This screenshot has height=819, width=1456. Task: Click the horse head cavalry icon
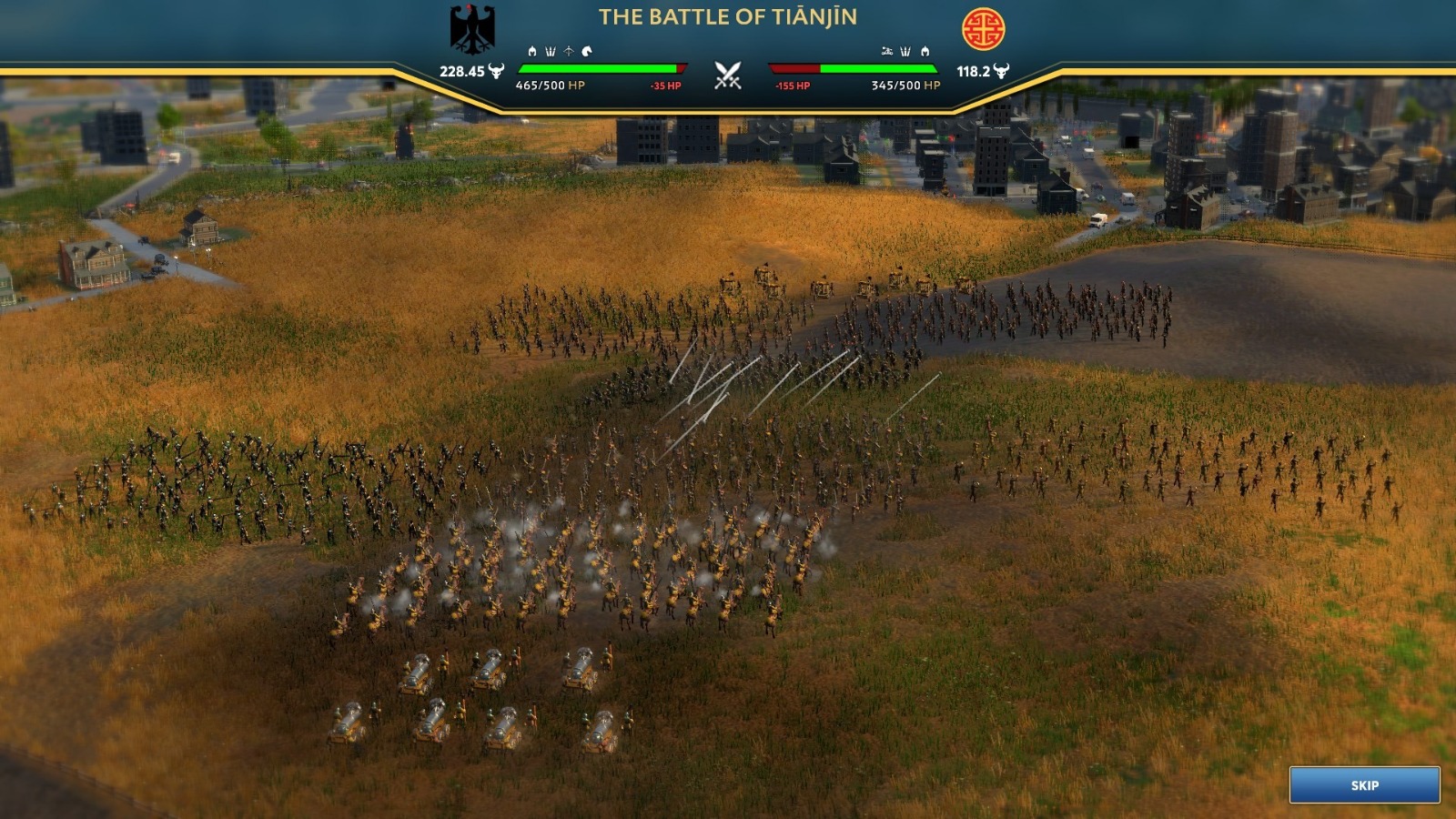[x=587, y=51]
